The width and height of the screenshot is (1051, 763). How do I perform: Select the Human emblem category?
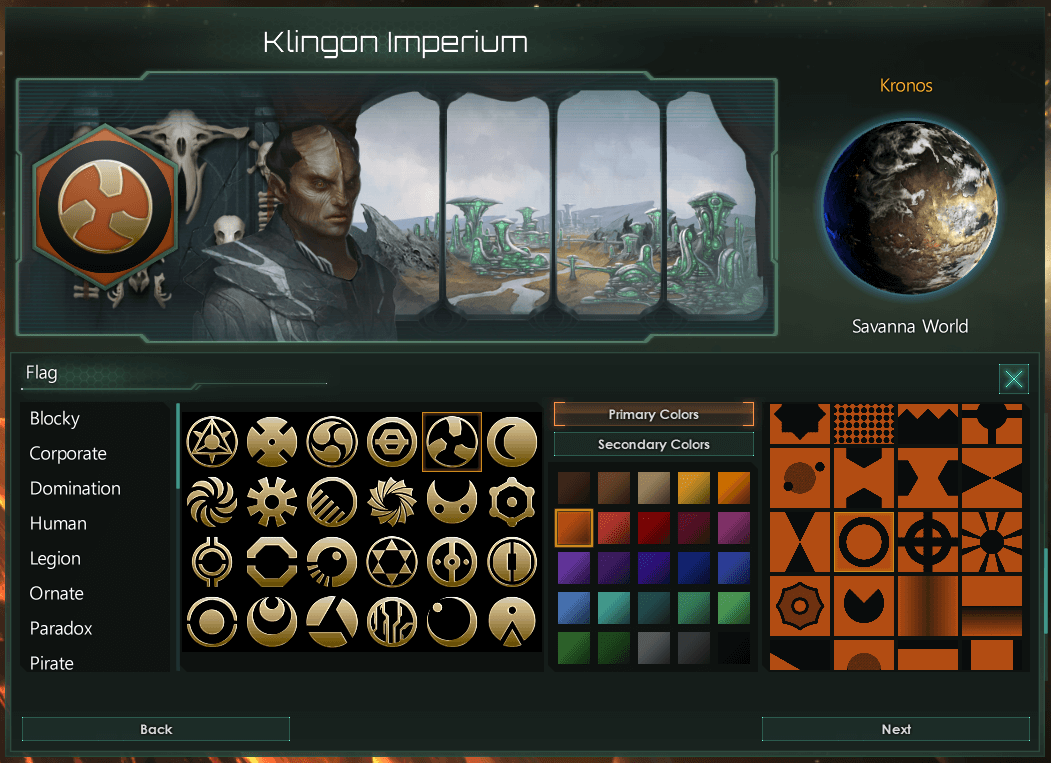(x=58, y=524)
